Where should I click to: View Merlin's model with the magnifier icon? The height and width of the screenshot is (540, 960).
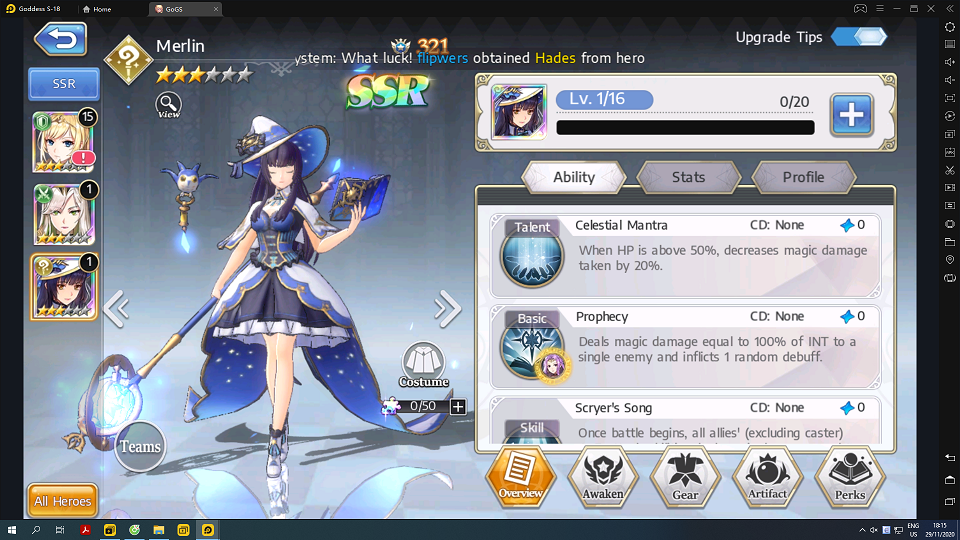coord(169,104)
